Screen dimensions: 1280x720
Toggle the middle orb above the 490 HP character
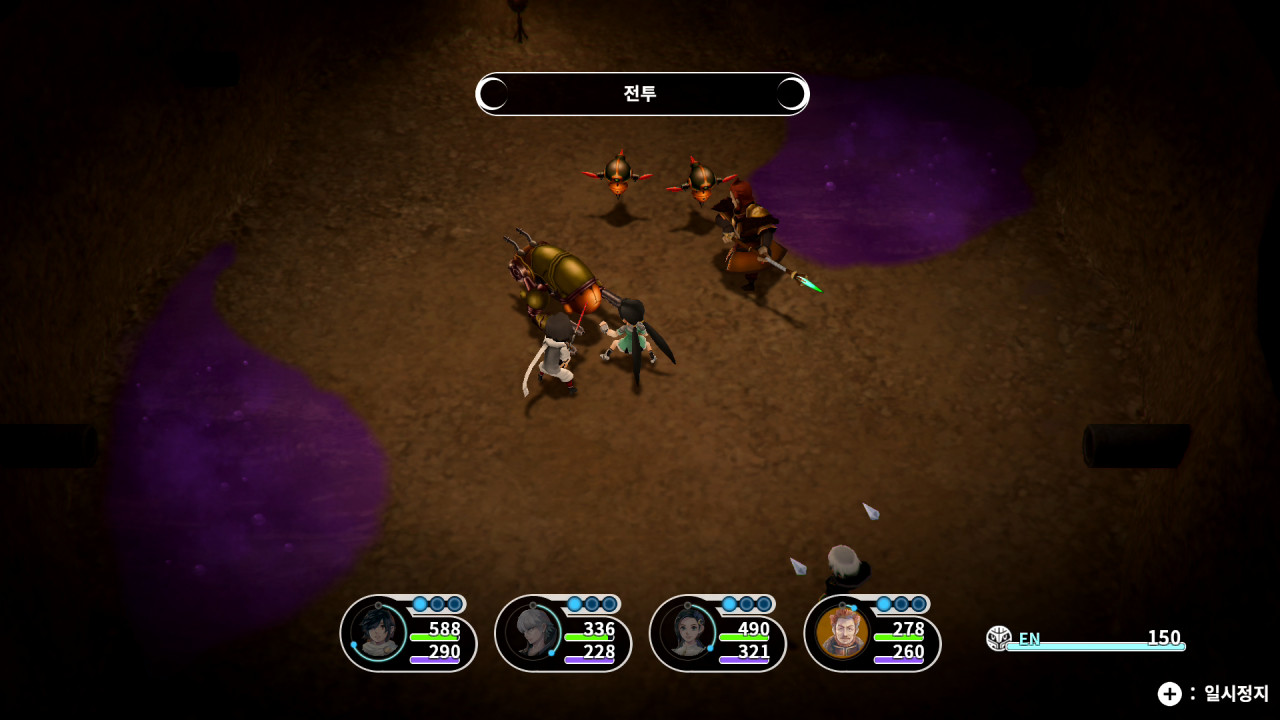coord(746,604)
